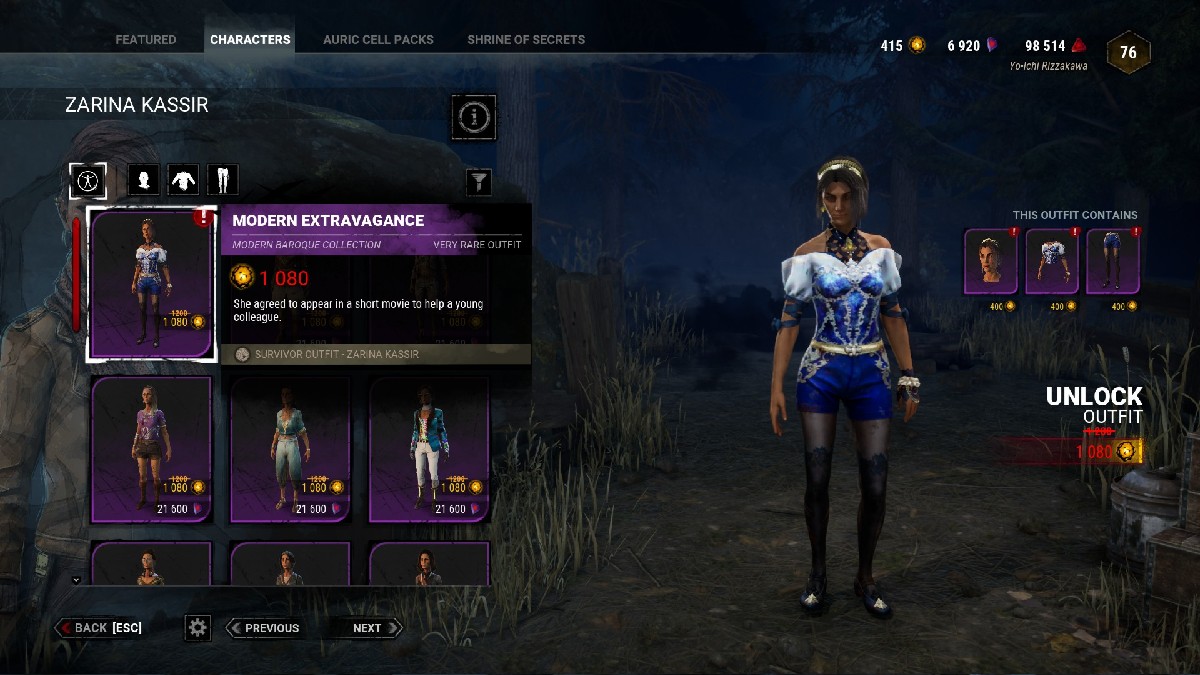1200x675 pixels.
Task: Show character info for Zarina Kassir
Action: pyautogui.click(x=474, y=118)
